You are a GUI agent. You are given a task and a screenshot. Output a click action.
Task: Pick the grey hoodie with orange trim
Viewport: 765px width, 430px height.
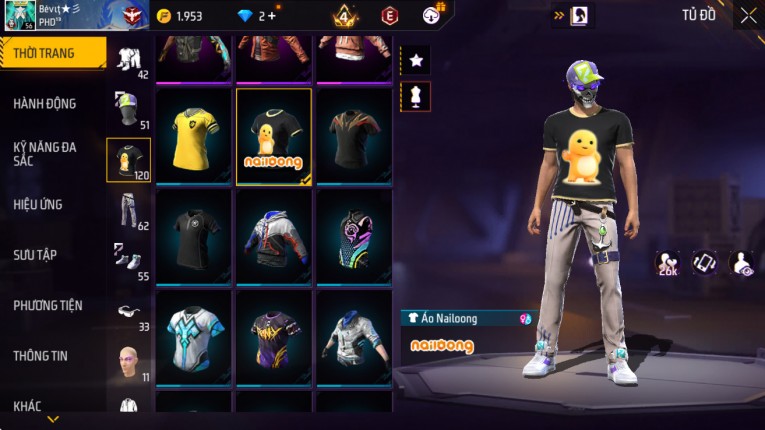tap(274, 237)
